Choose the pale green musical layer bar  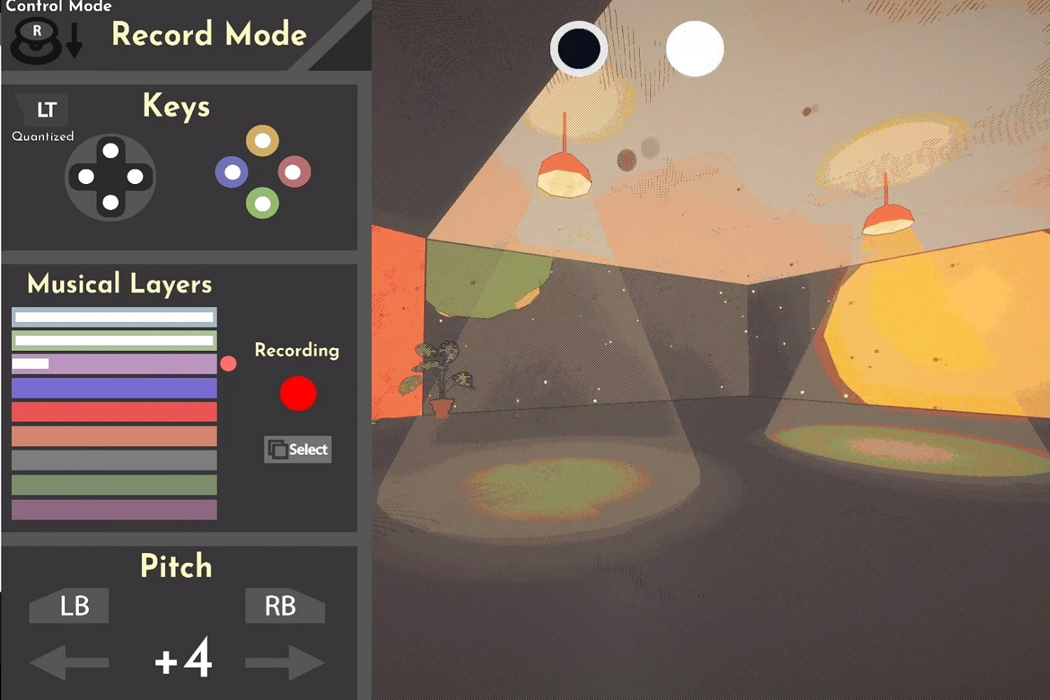coord(114,341)
